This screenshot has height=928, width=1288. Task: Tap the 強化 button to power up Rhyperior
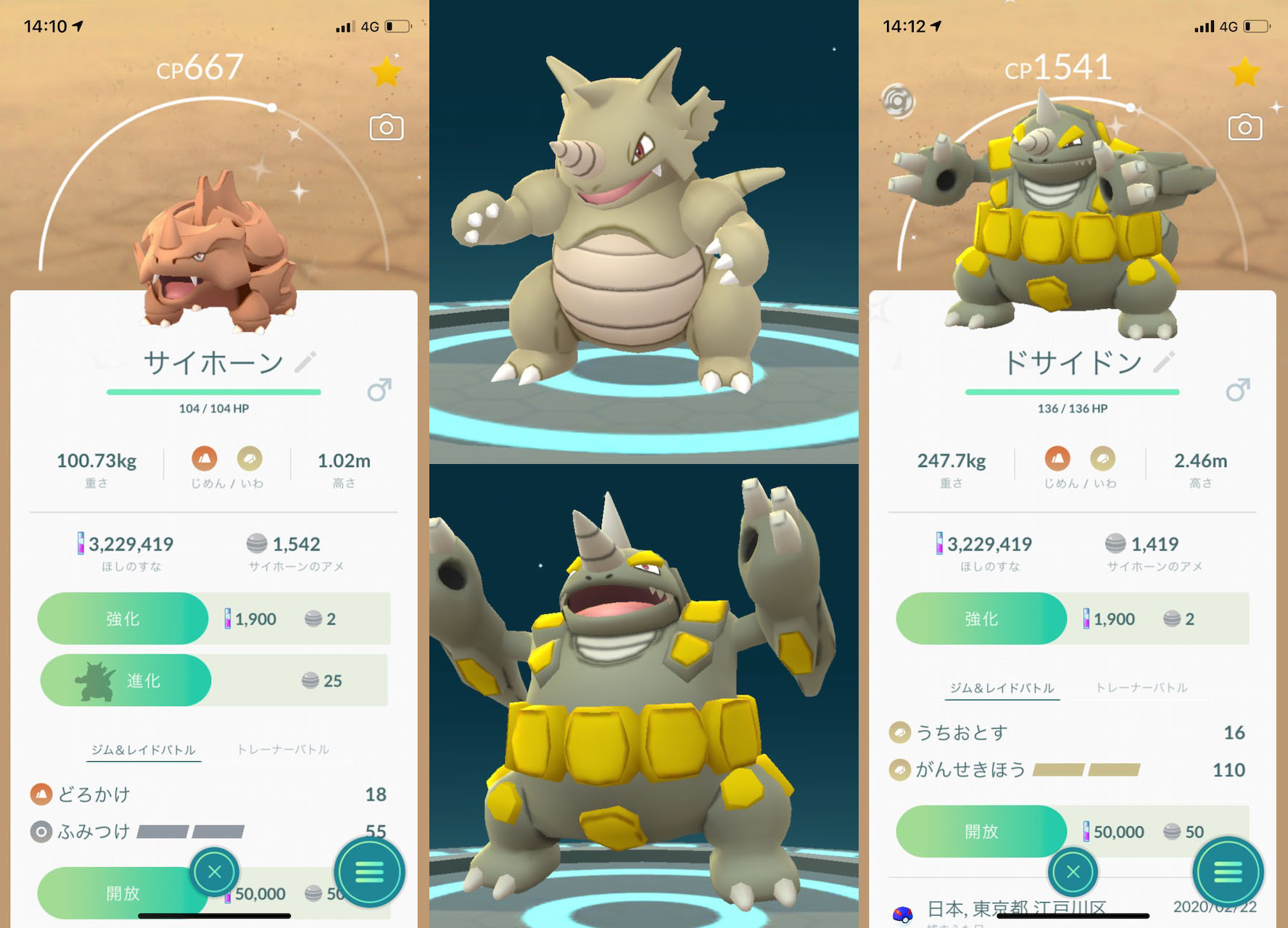tap(981, 618)
